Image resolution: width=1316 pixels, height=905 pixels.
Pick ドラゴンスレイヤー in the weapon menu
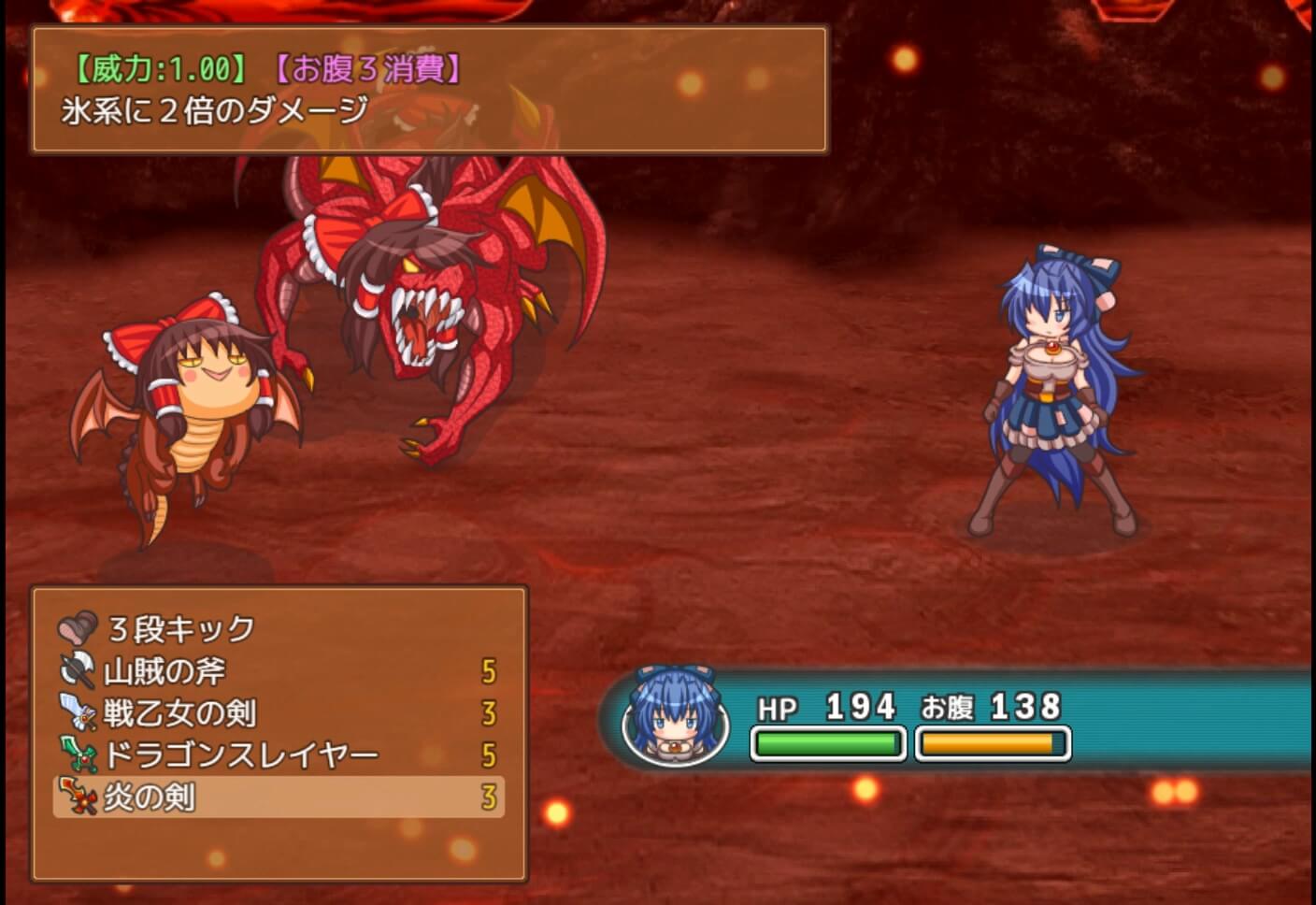(x=240, y=754)
